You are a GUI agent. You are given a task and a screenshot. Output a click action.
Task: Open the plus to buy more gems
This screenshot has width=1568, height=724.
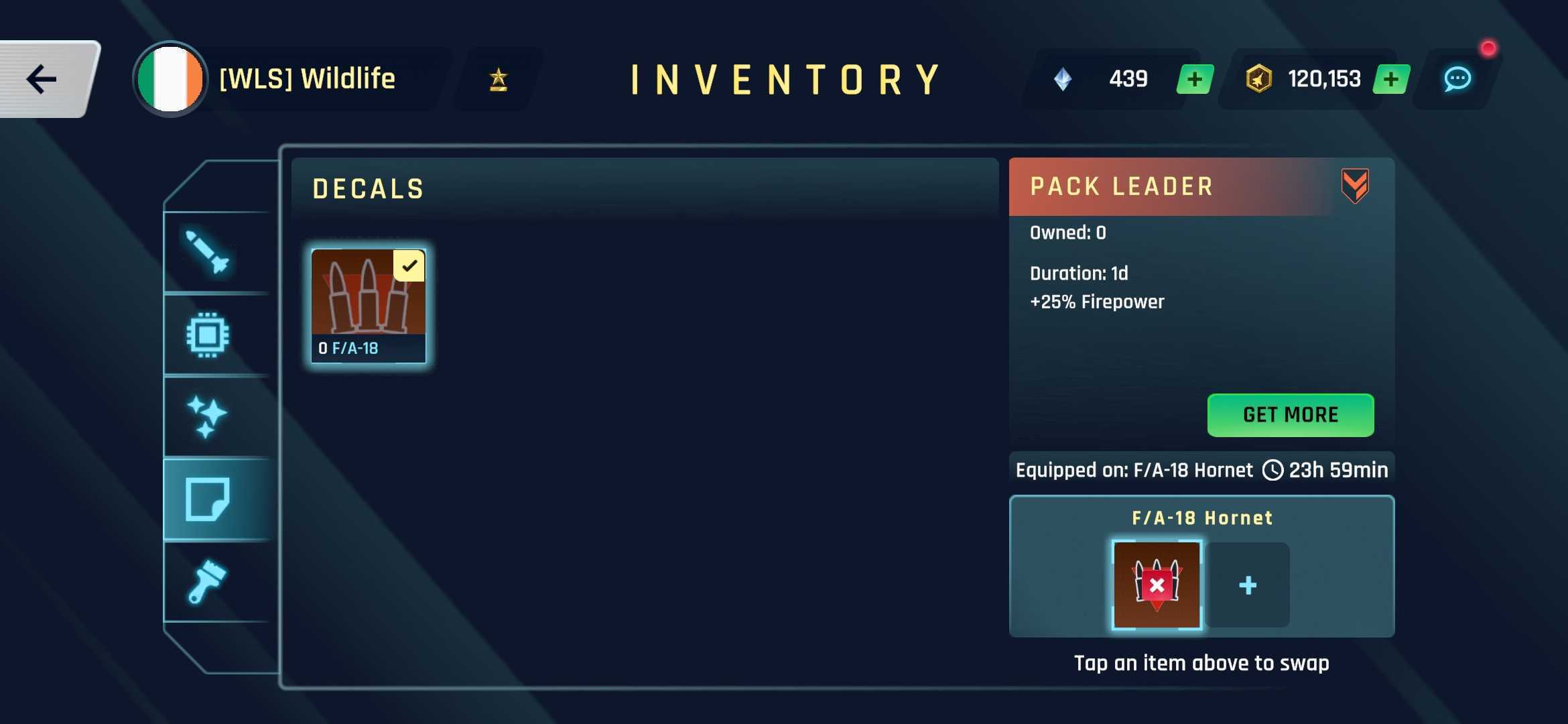coord(1193,79)
